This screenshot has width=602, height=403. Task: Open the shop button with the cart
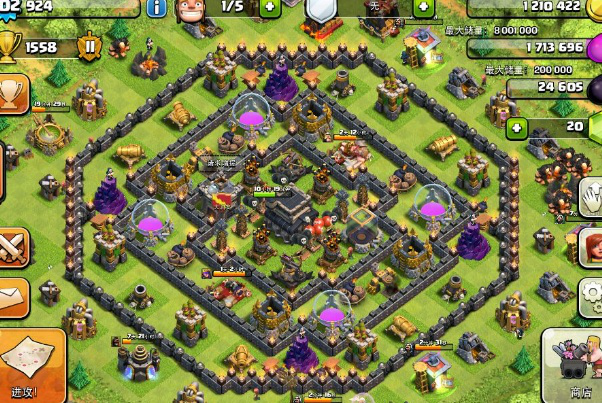573,365
